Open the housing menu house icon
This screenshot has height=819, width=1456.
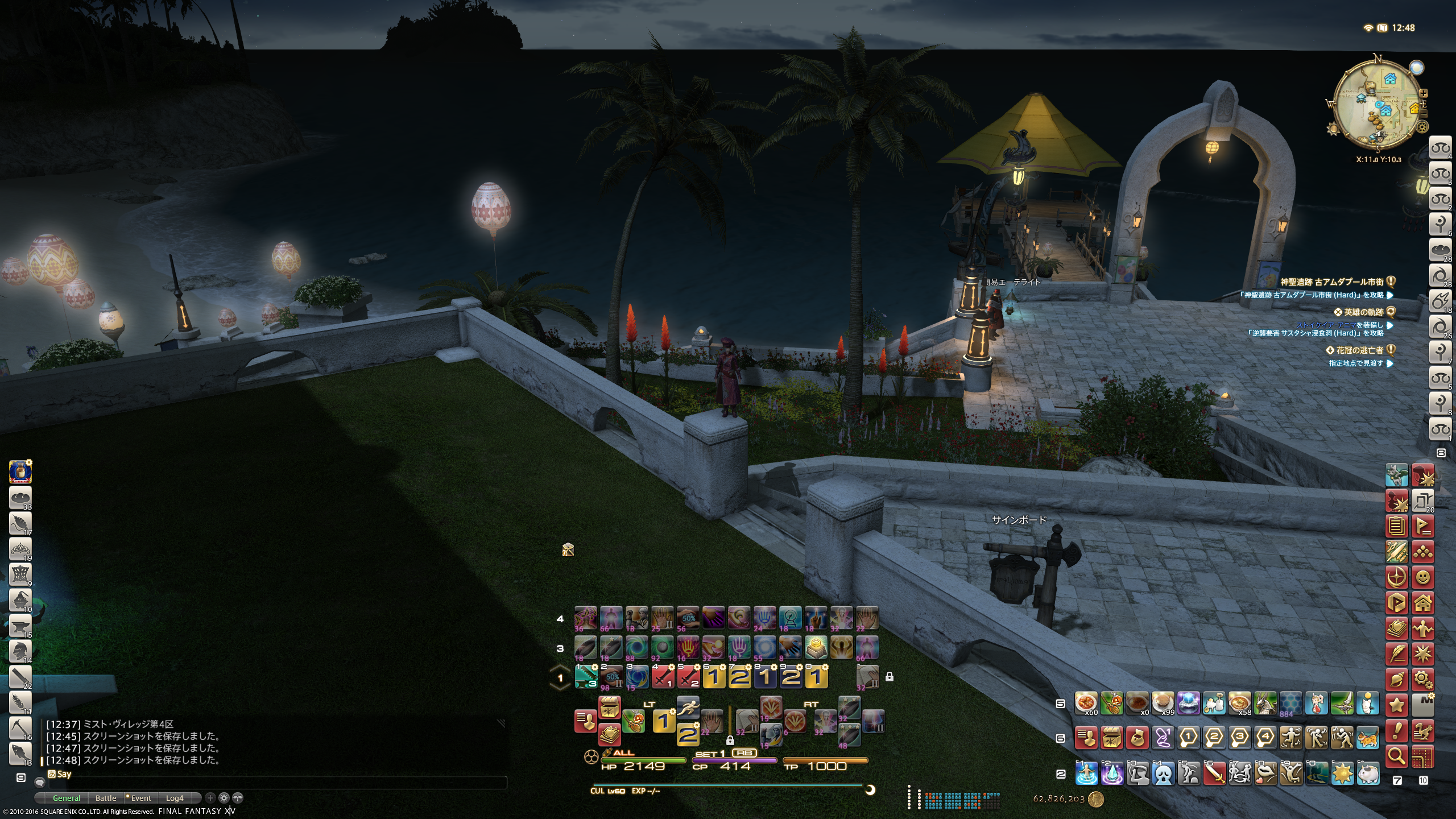pos(1423,603)
